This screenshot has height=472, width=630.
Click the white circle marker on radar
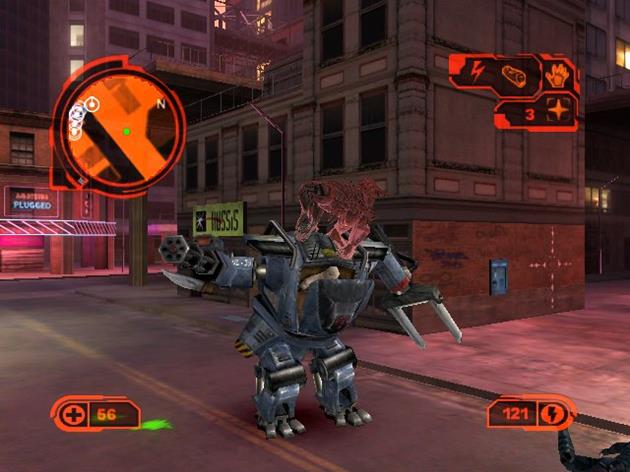(92, 102)
